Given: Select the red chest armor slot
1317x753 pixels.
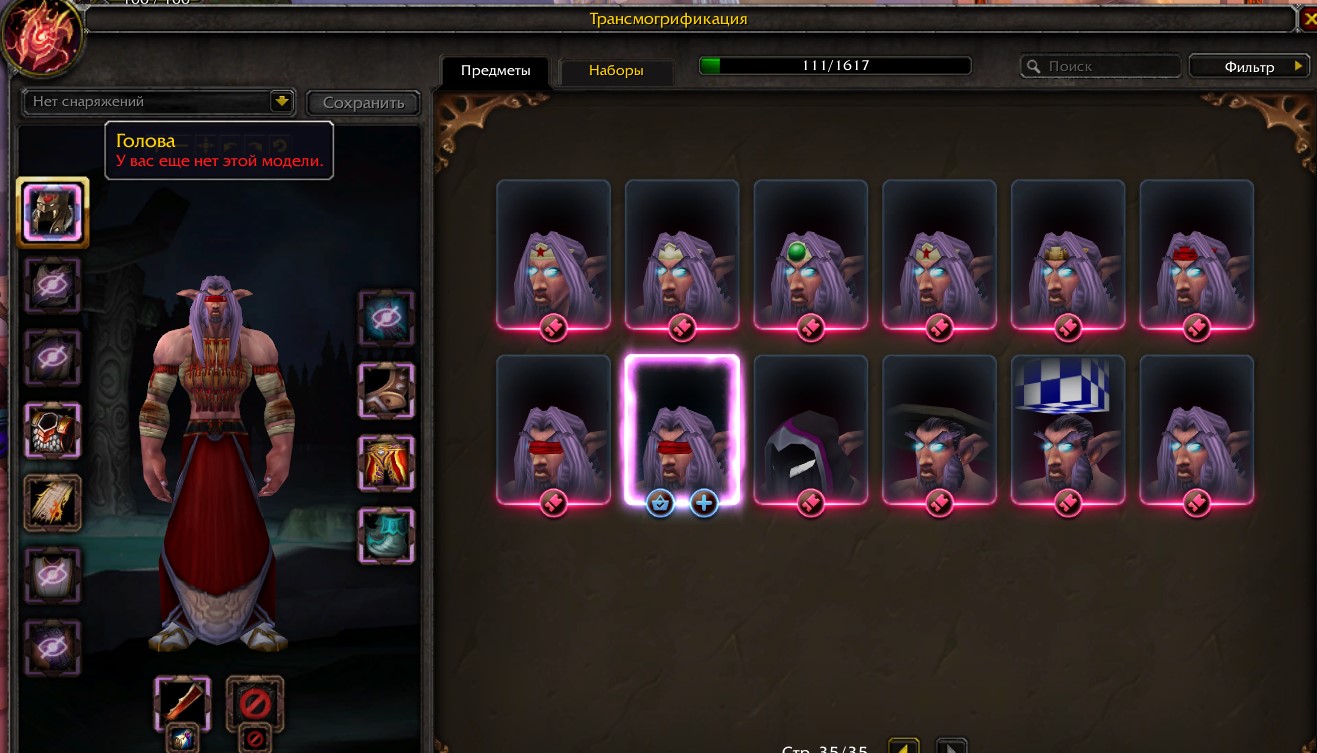Looking at the screenshot, I should click(x=52, y=431).
